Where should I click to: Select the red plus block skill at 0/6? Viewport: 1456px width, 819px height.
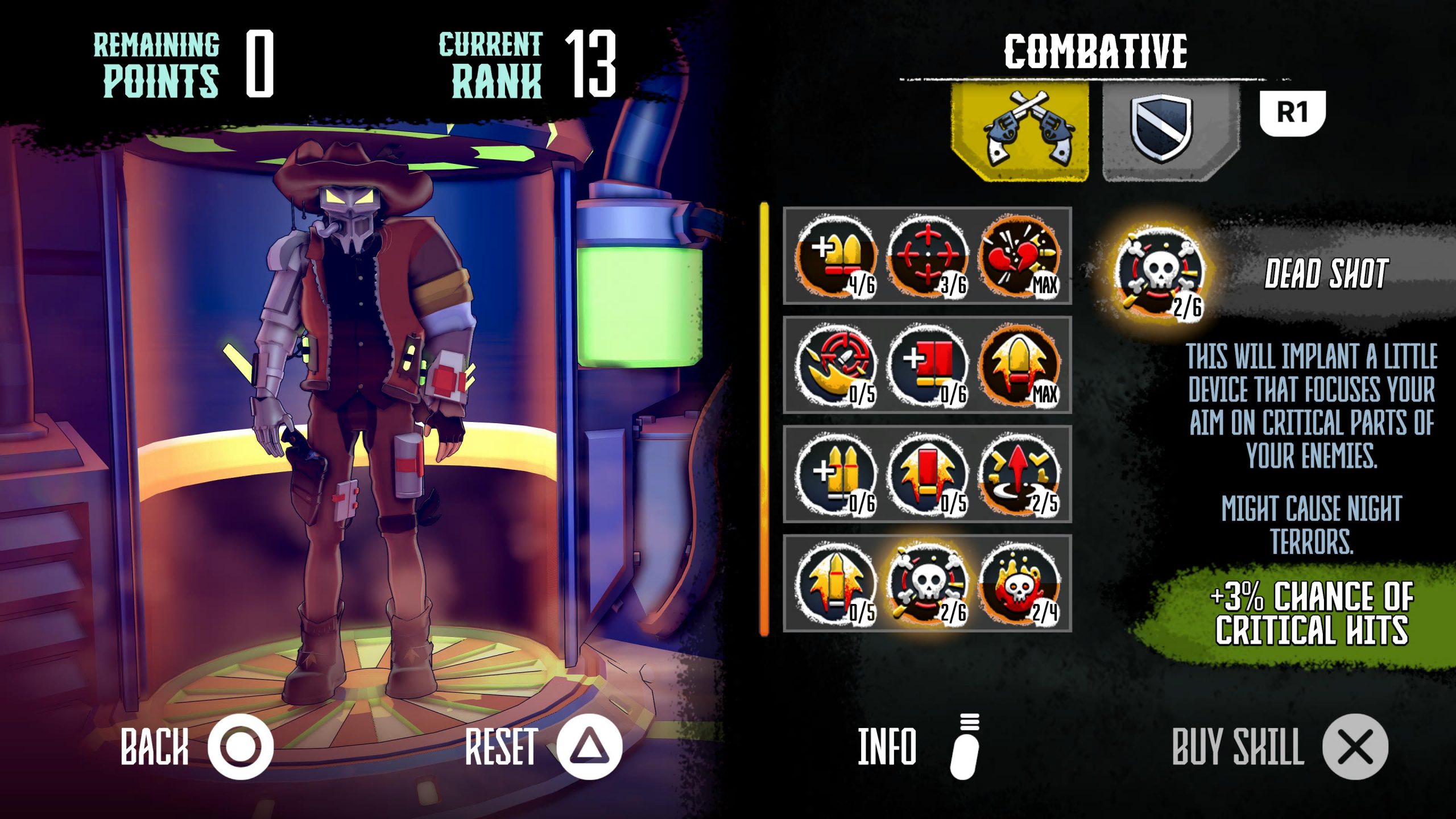tap(927, 365)
